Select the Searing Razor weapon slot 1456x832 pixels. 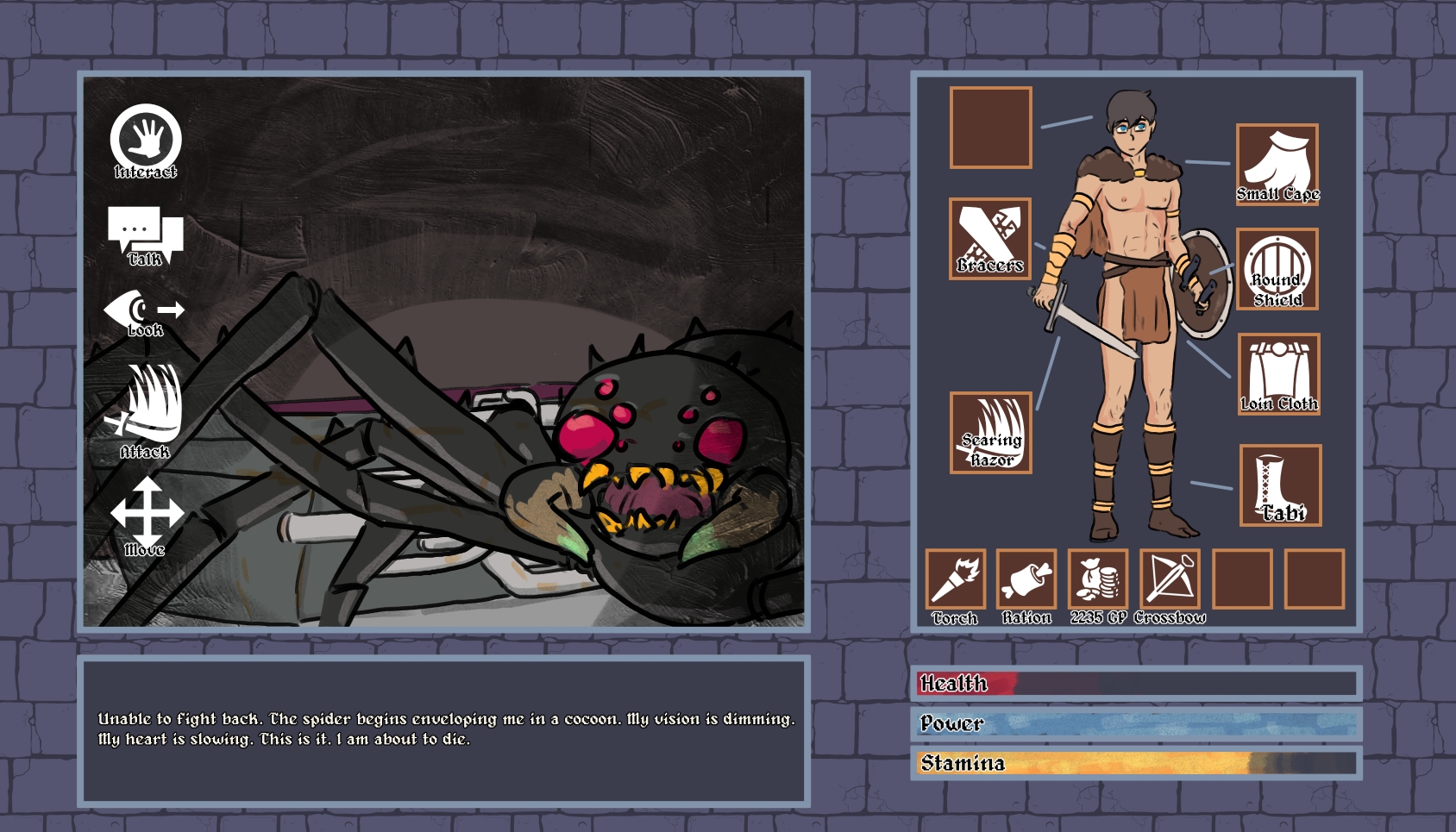coord(990,432)
